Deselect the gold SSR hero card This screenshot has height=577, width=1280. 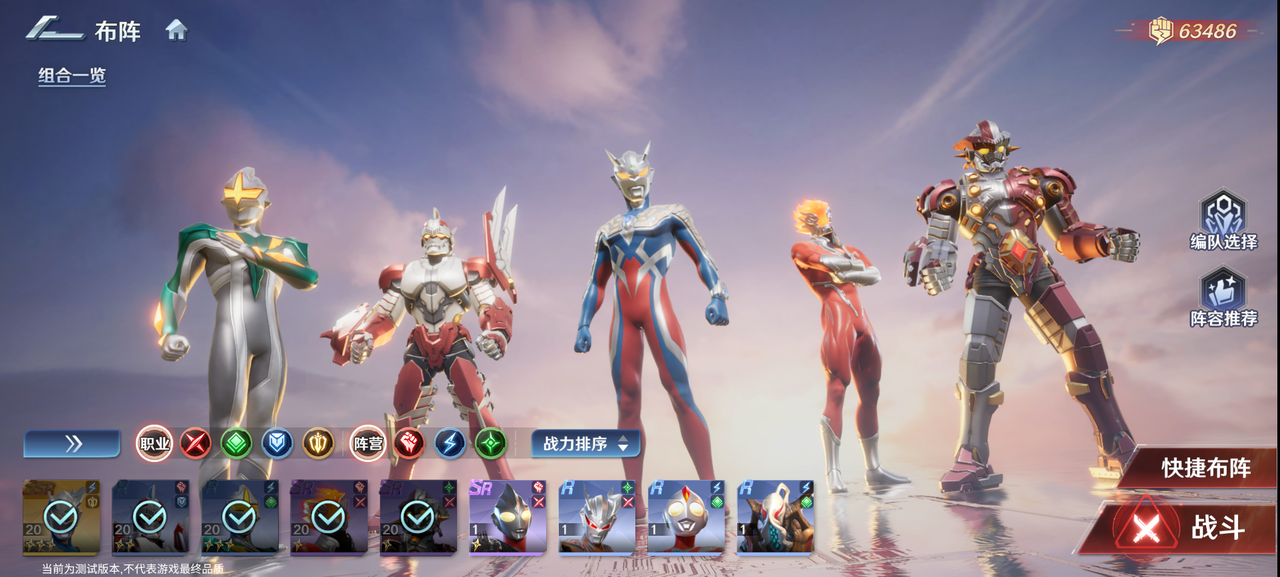(61, 516)
